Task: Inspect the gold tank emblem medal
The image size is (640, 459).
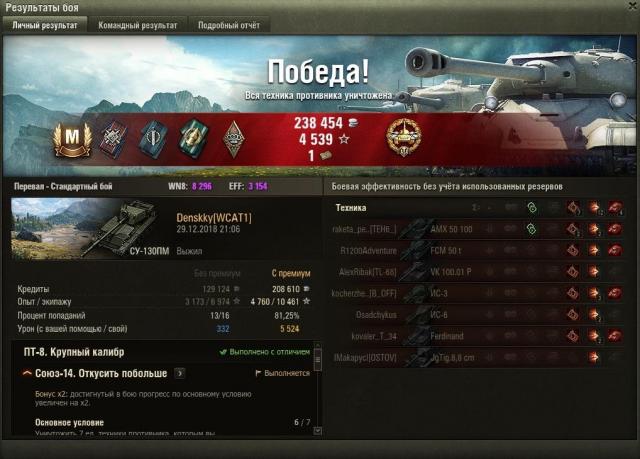Action: click(x=406, y=137)
